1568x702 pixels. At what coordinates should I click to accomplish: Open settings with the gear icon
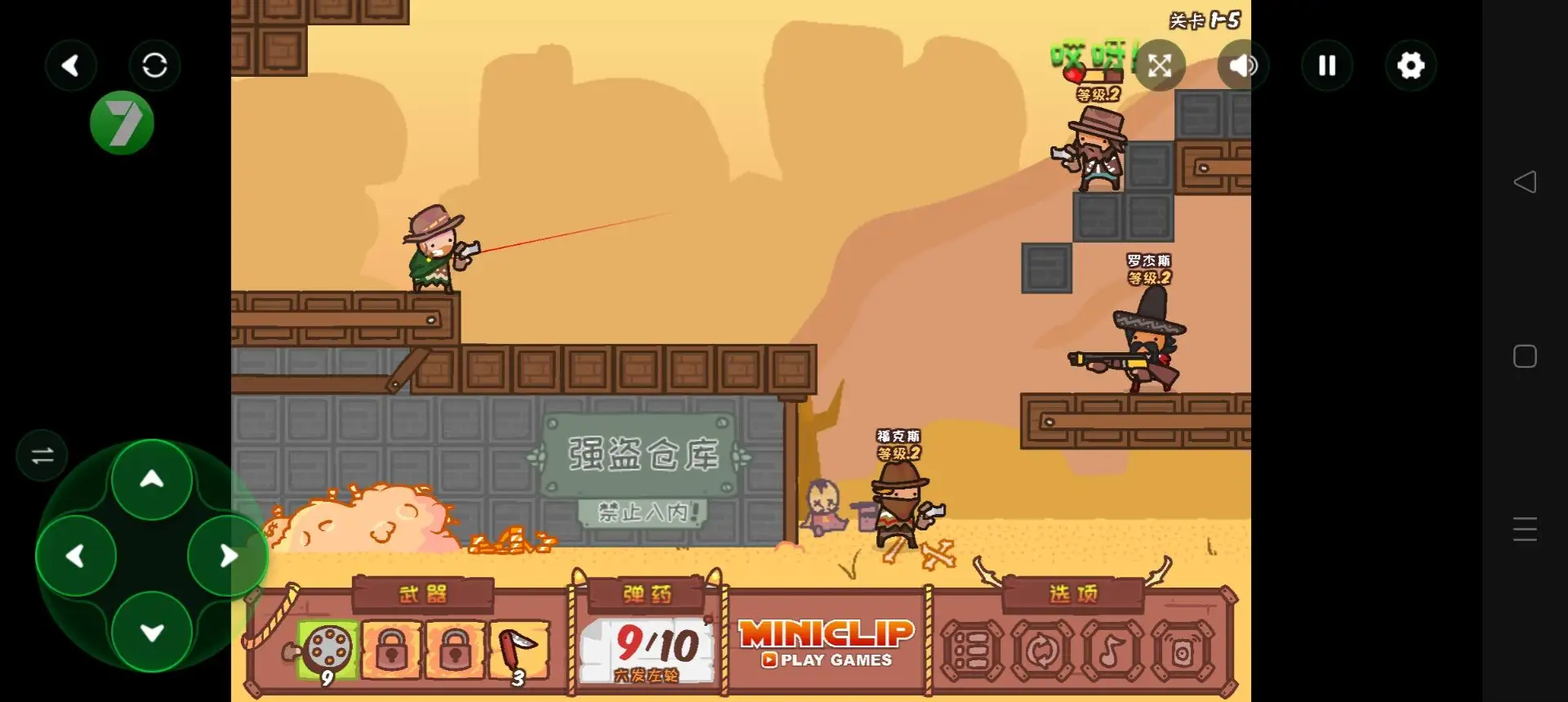click(x=1410, y=65)
